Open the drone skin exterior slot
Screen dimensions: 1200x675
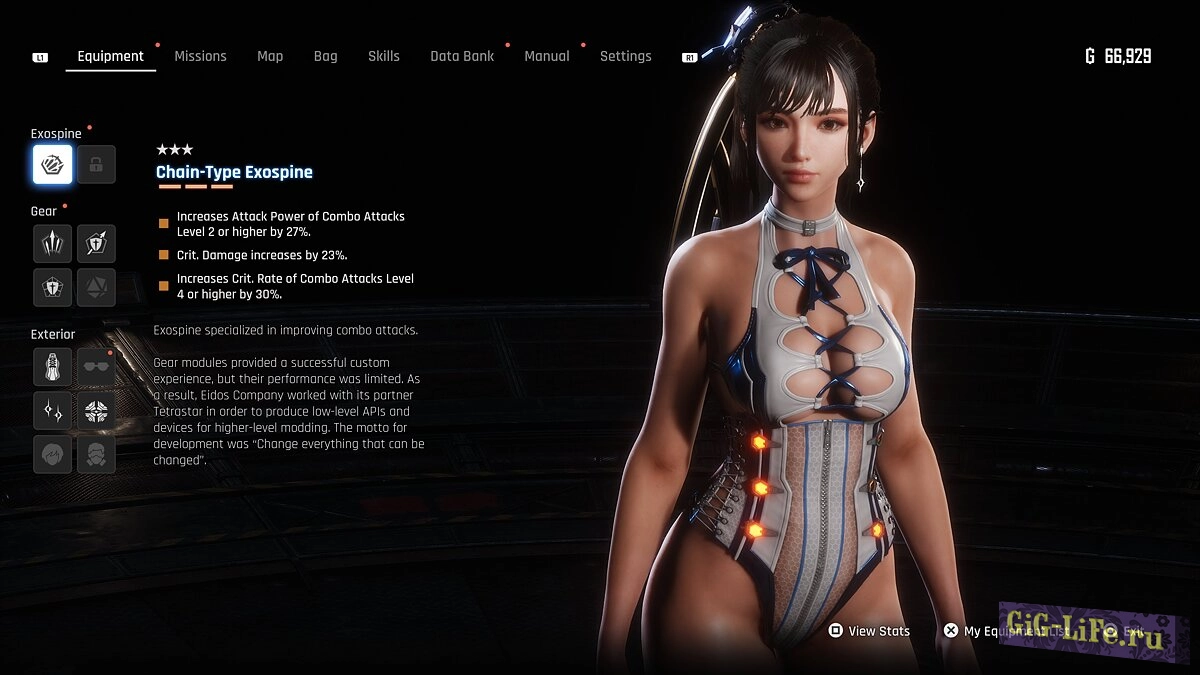[x=96, y=410]
